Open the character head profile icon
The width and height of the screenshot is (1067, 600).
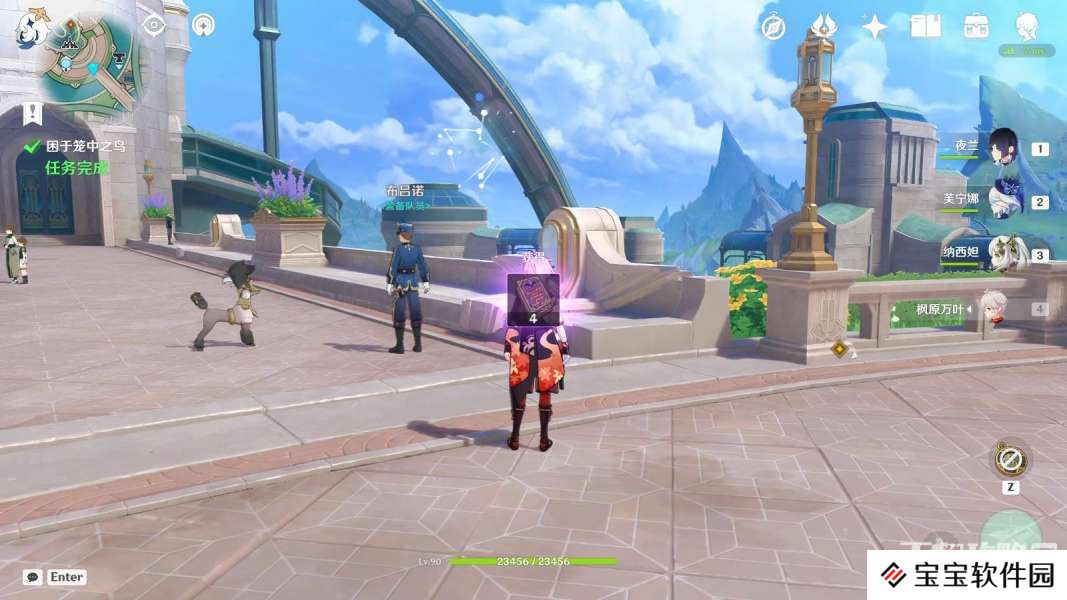[1027, 27]
